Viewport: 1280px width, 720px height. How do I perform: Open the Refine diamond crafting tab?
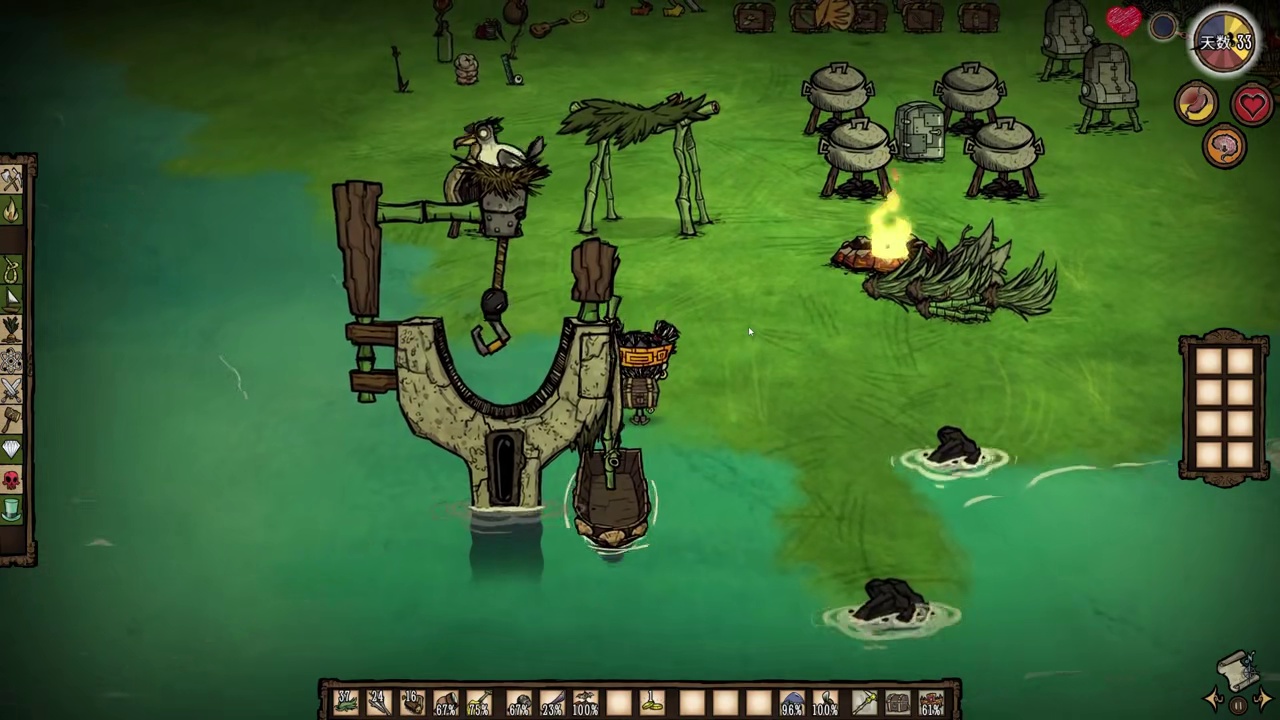tap(12, 449)
